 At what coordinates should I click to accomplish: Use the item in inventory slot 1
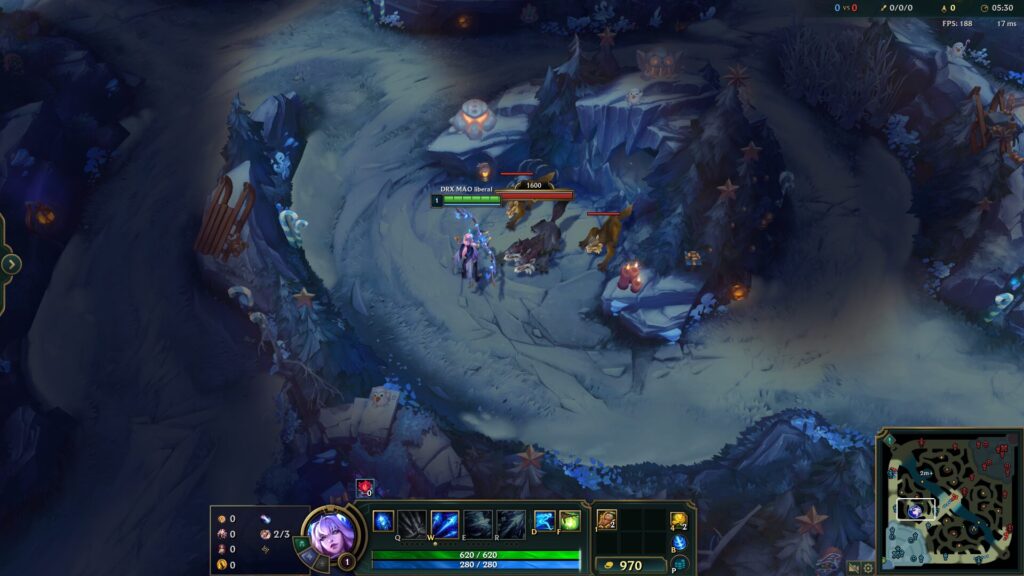click(606, 520)
